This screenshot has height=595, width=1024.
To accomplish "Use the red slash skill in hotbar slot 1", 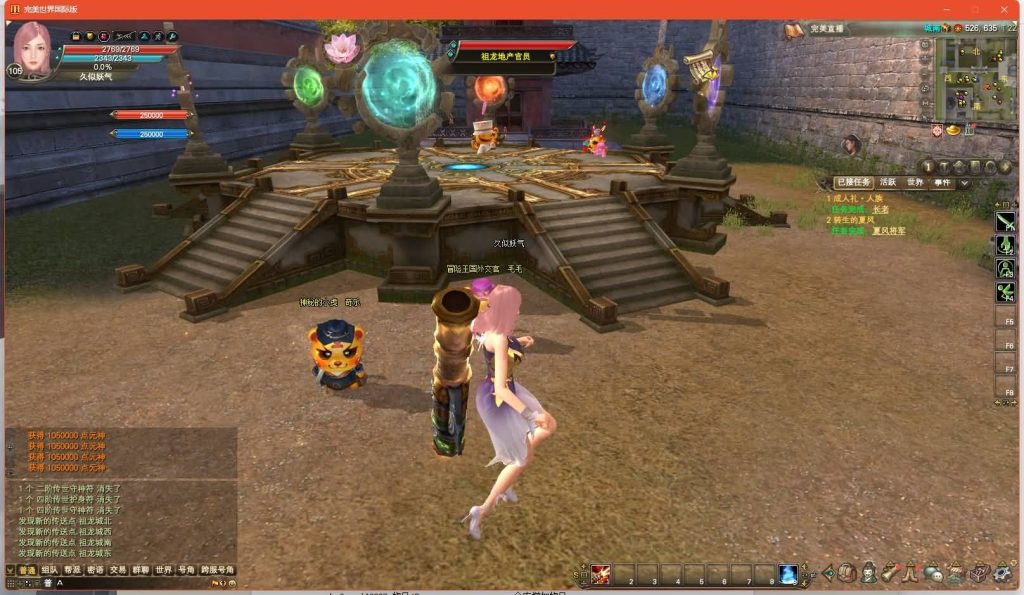I will 600,574.
